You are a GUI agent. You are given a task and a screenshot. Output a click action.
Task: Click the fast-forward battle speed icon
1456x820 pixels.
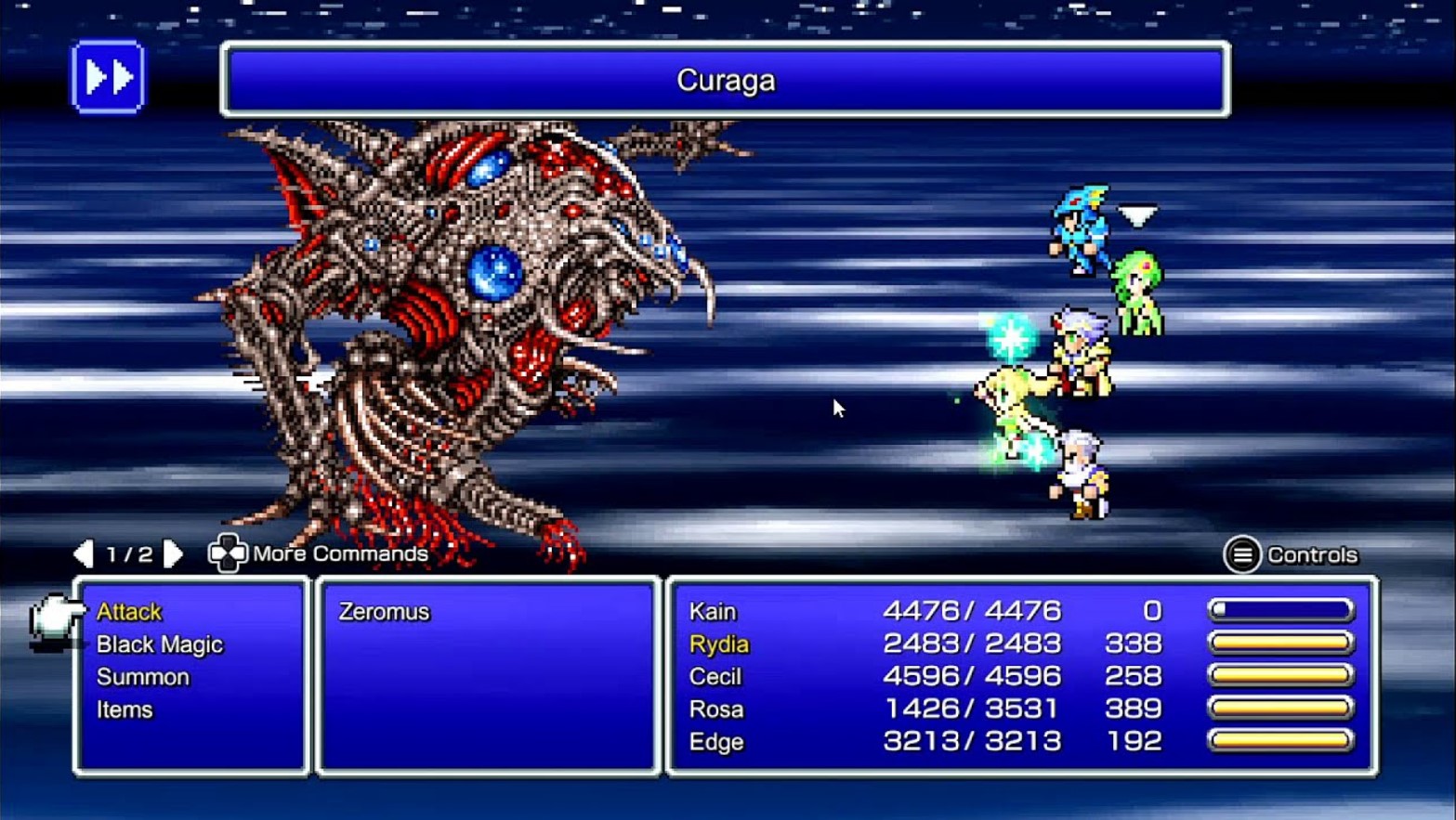pos(108,79)
